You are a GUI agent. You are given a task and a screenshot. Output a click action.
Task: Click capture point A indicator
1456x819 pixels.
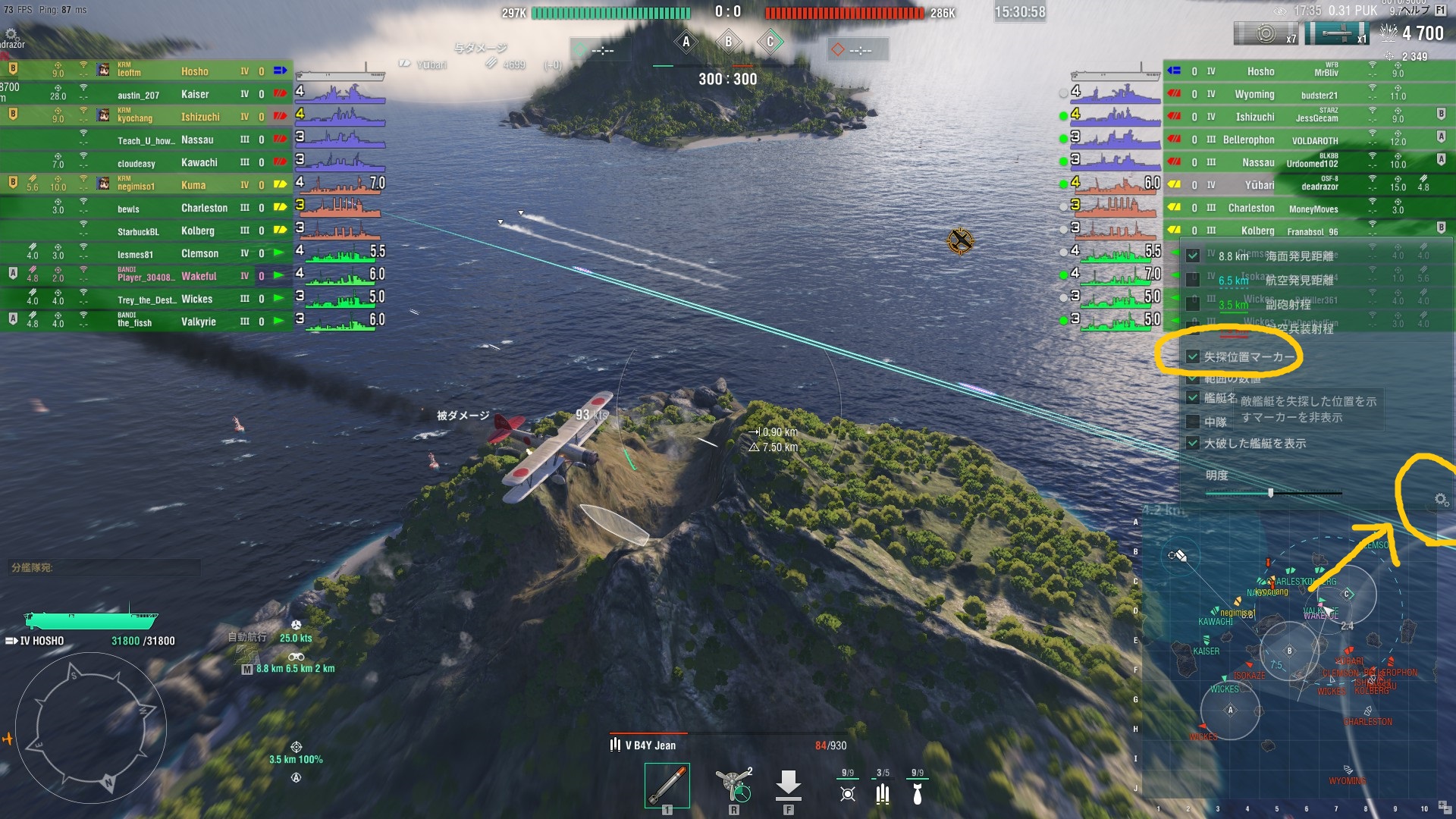pyautogui.click(x=686, y=42)
